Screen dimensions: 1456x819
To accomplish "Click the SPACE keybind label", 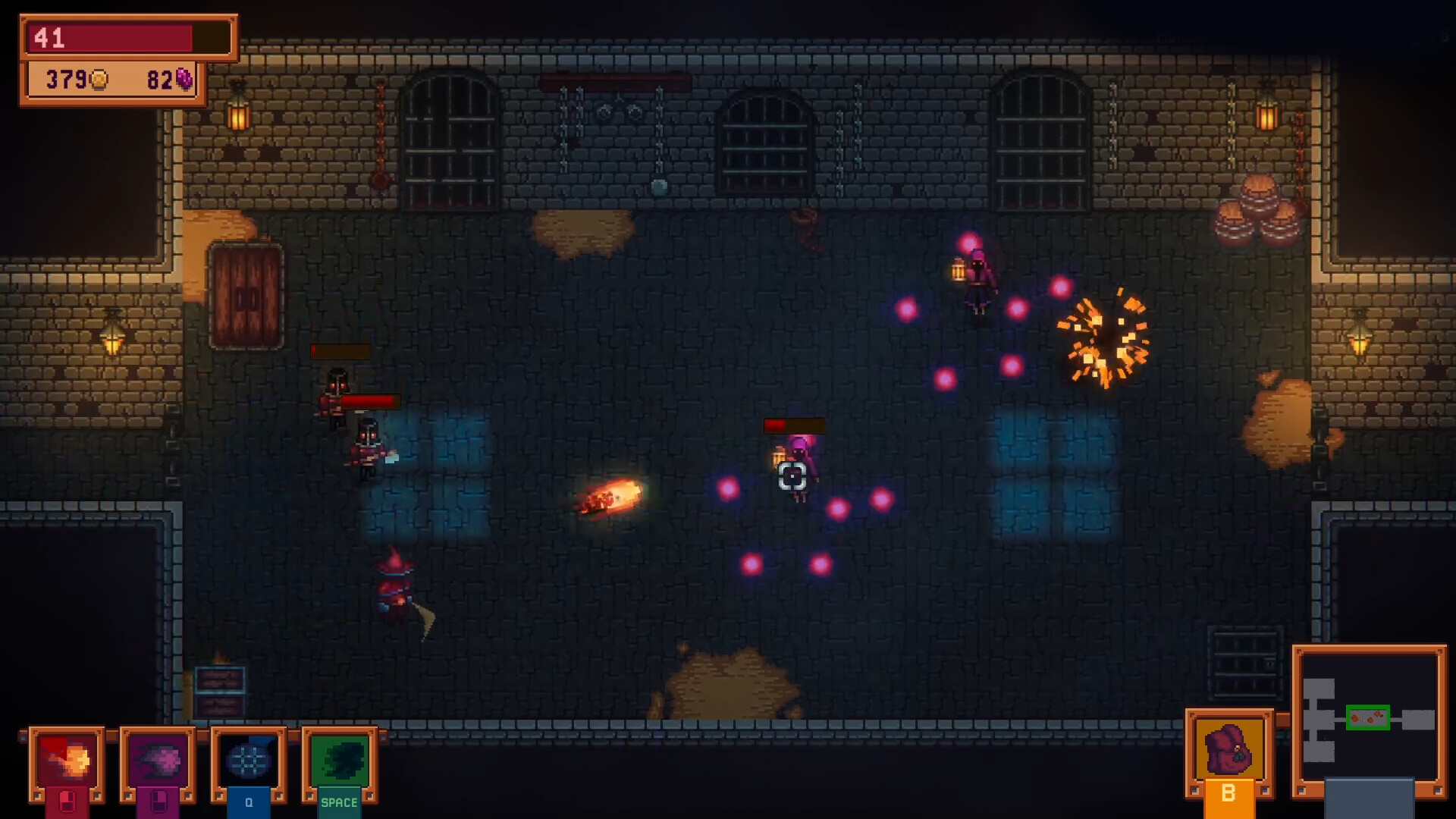I will coord(339,802).
